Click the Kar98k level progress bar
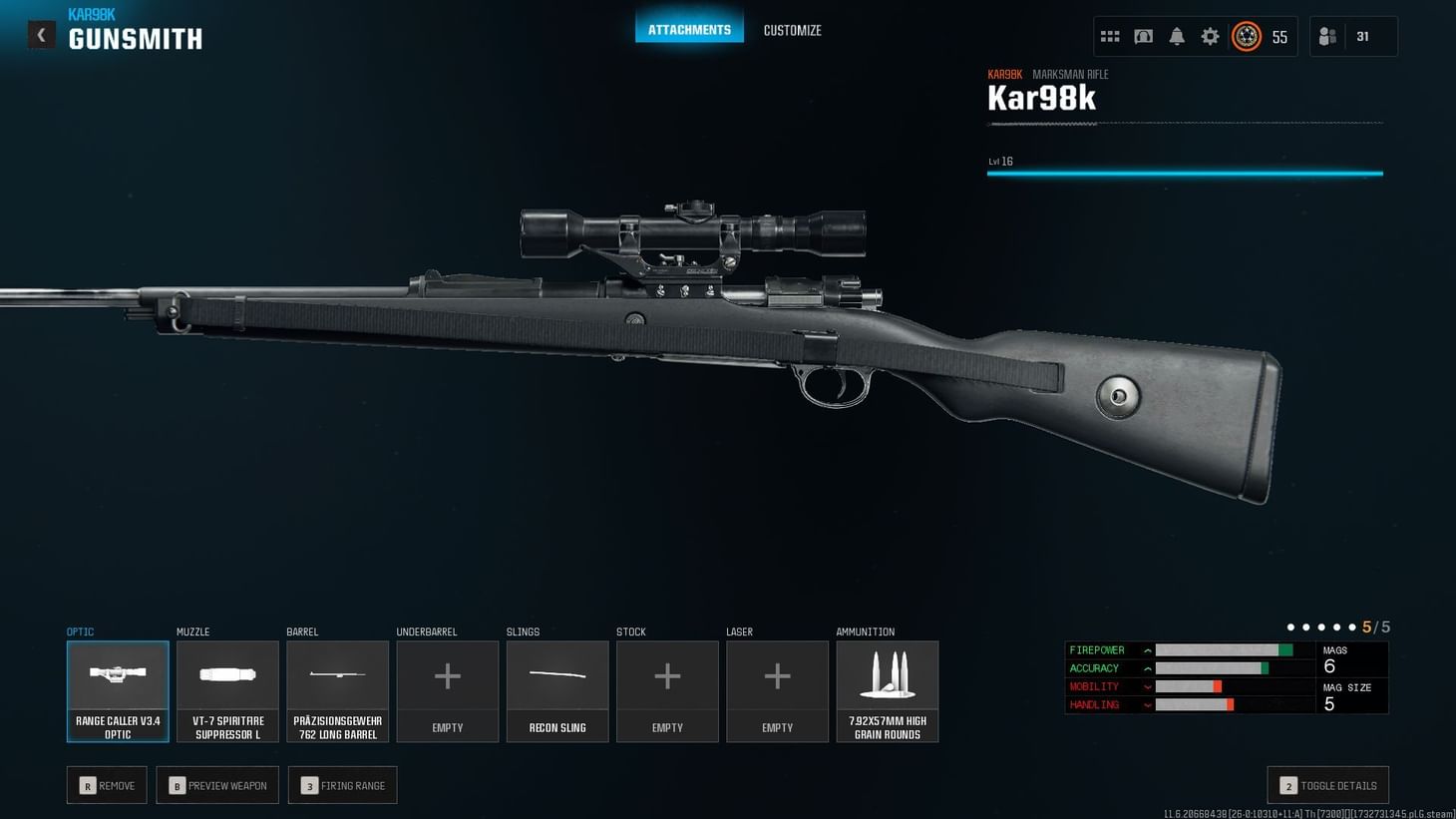 pyautogui.click(x=1185, y=173)
